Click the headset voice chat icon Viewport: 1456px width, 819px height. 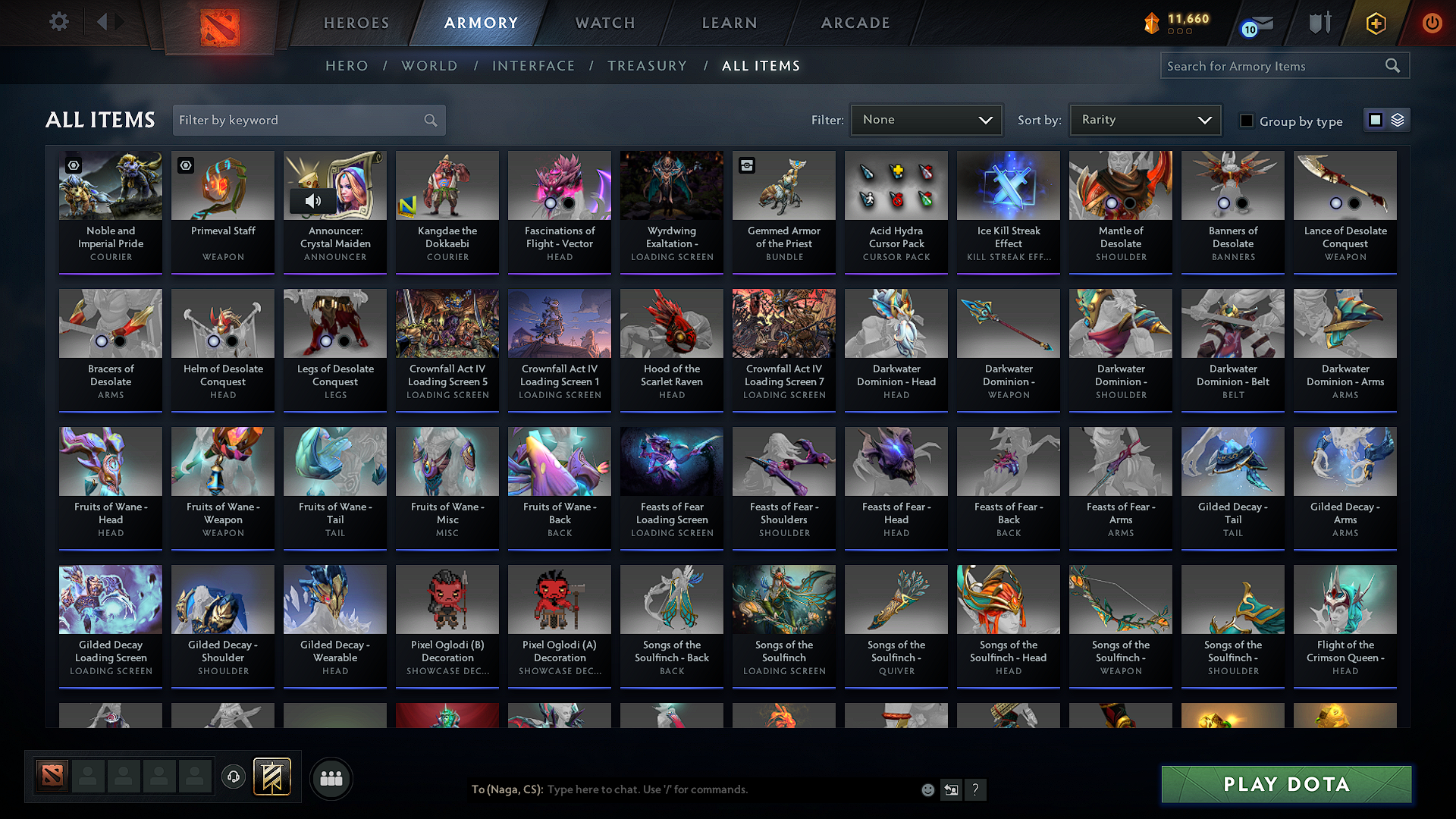[234, 778]
